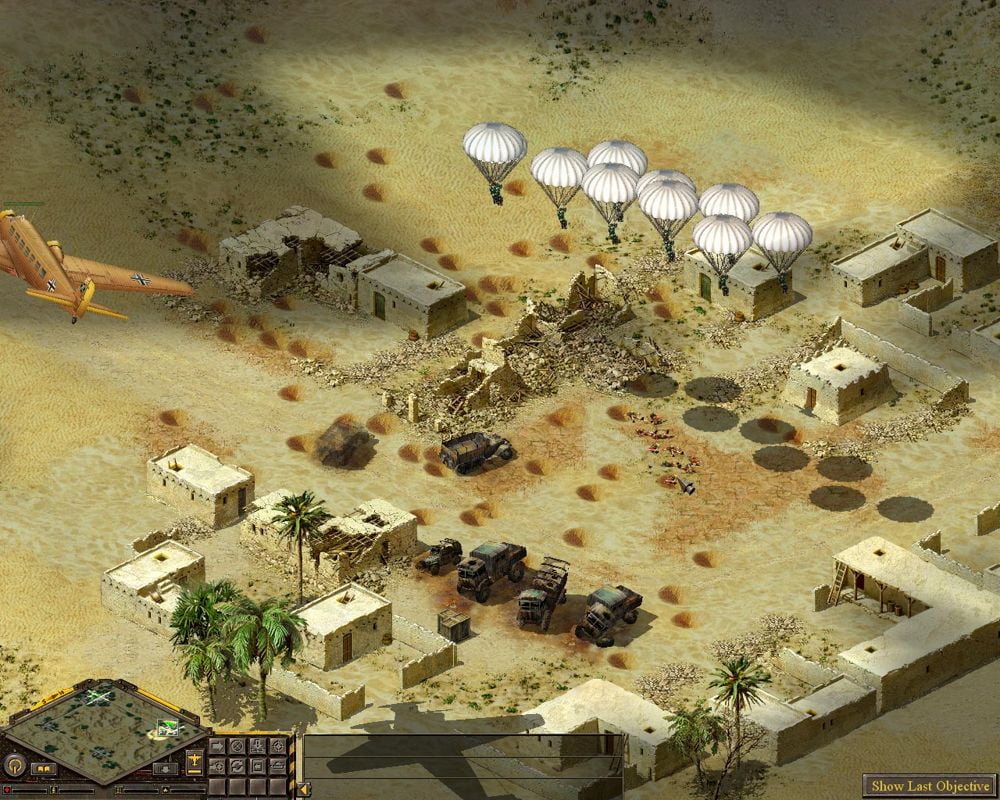1000x800 pixels.
Task: Select the tank icon command button
Action: tap(278, 766)
